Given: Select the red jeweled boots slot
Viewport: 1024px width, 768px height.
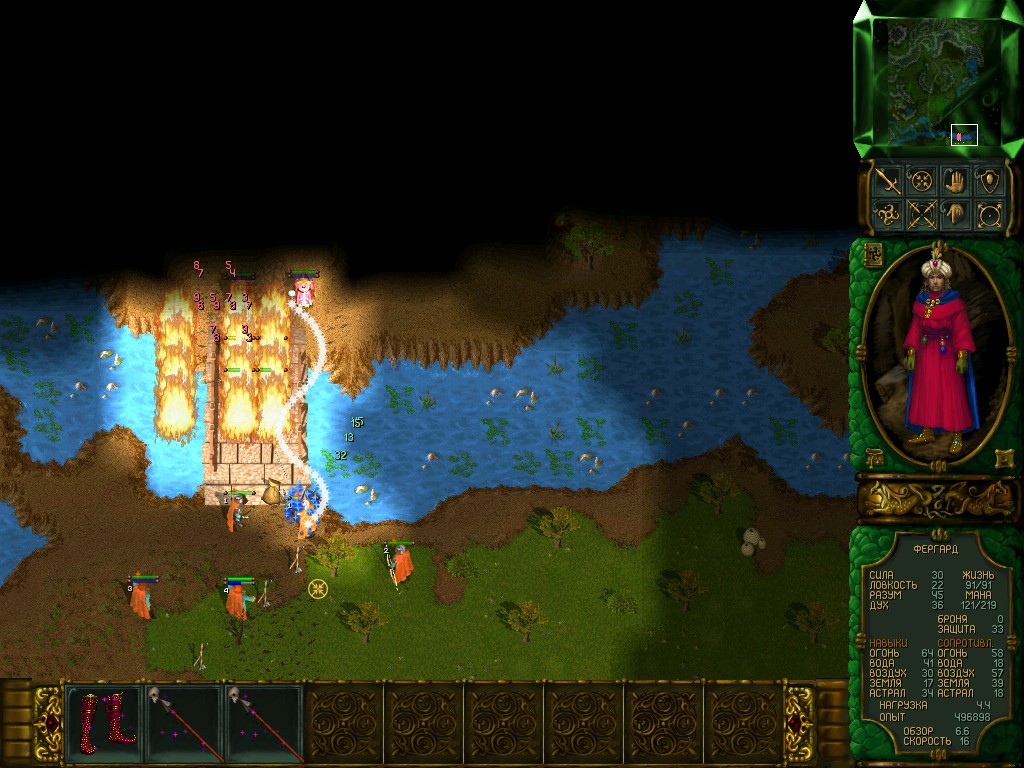Looking at the screenshot, I should click(x=103, y=720).
